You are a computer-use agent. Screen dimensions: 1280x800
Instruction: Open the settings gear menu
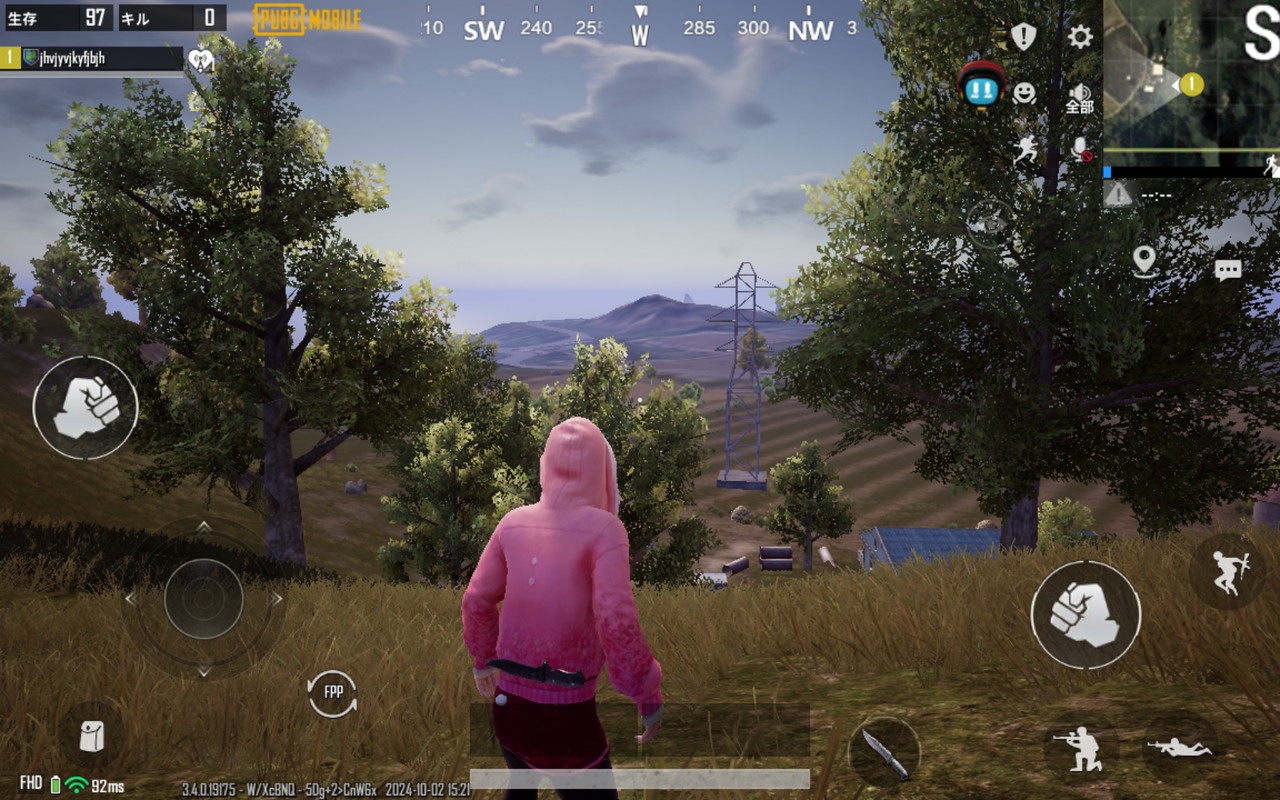1080,37
